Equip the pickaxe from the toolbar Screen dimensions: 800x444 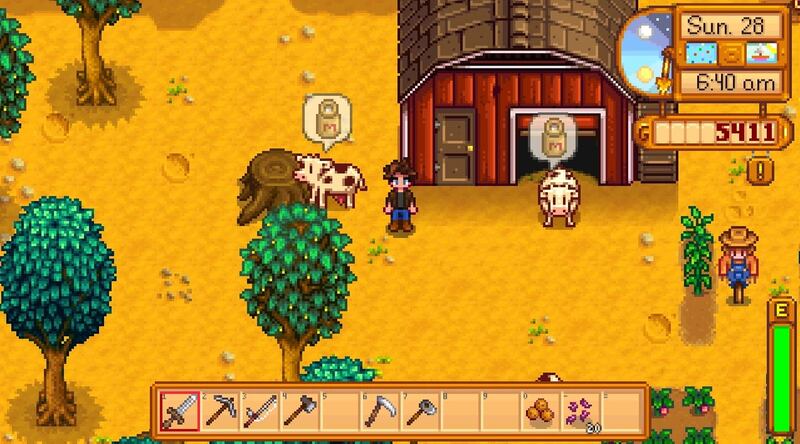click(219, 410)
